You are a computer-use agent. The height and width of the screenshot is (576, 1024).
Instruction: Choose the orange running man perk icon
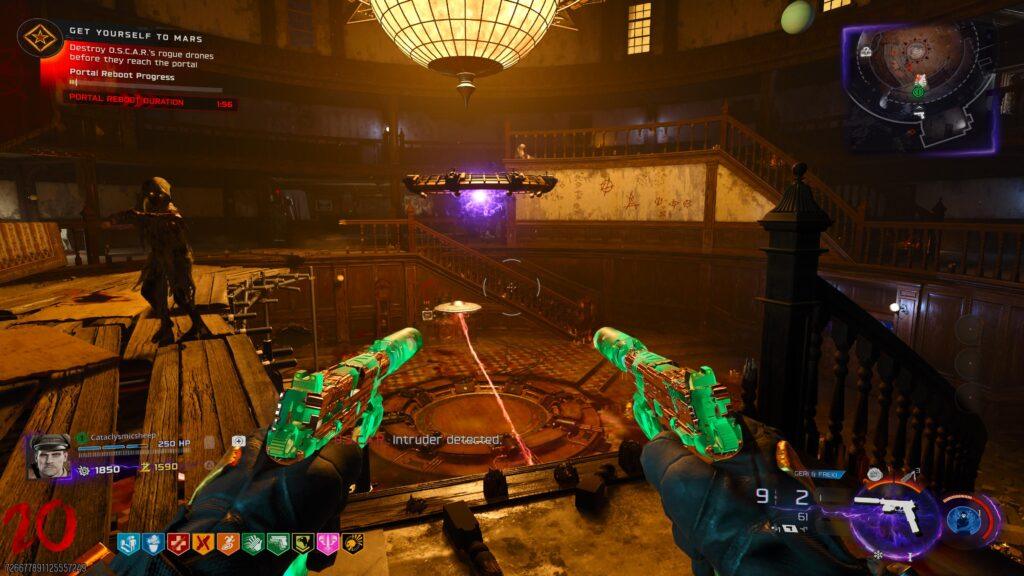pyautogui.click(x=227, y=543)
